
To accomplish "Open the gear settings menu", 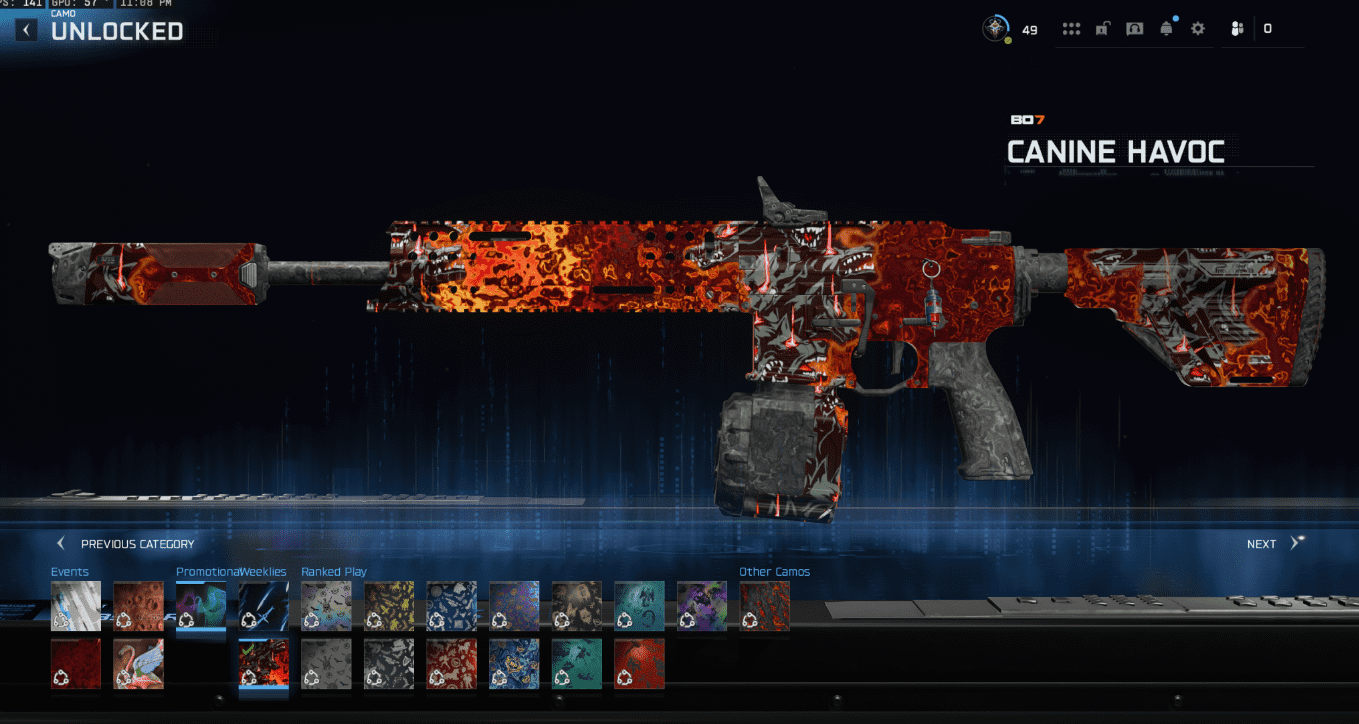I will pos(1198,29).
